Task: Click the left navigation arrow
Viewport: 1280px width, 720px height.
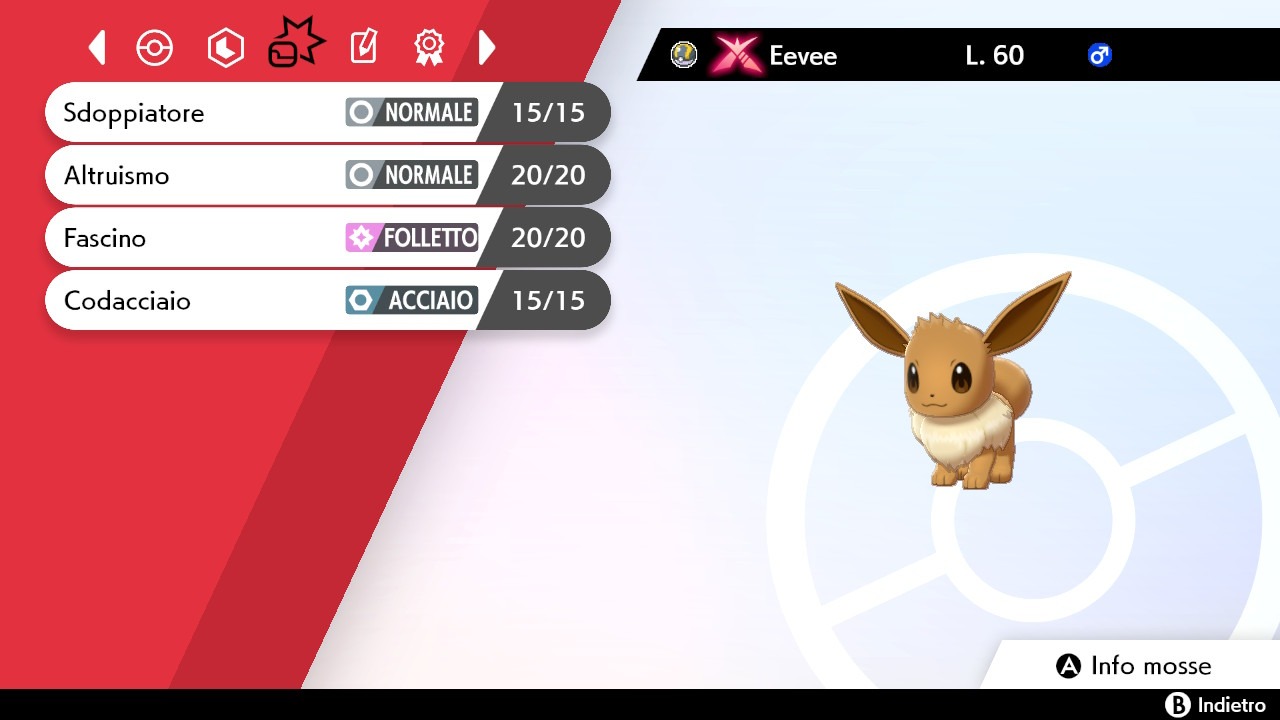Action: (x=97, y=46)
